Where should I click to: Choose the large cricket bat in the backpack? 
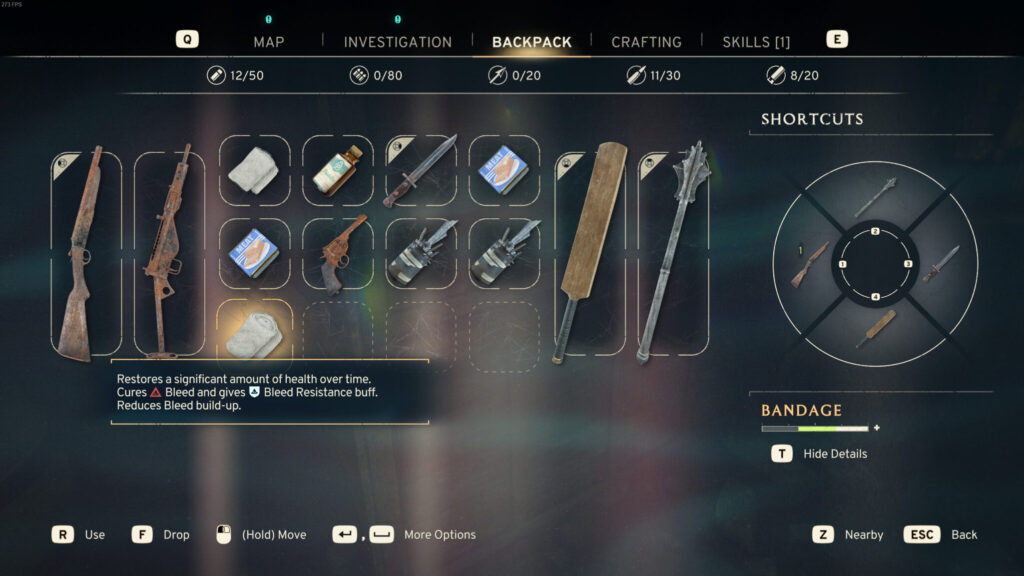coord(591,253)
